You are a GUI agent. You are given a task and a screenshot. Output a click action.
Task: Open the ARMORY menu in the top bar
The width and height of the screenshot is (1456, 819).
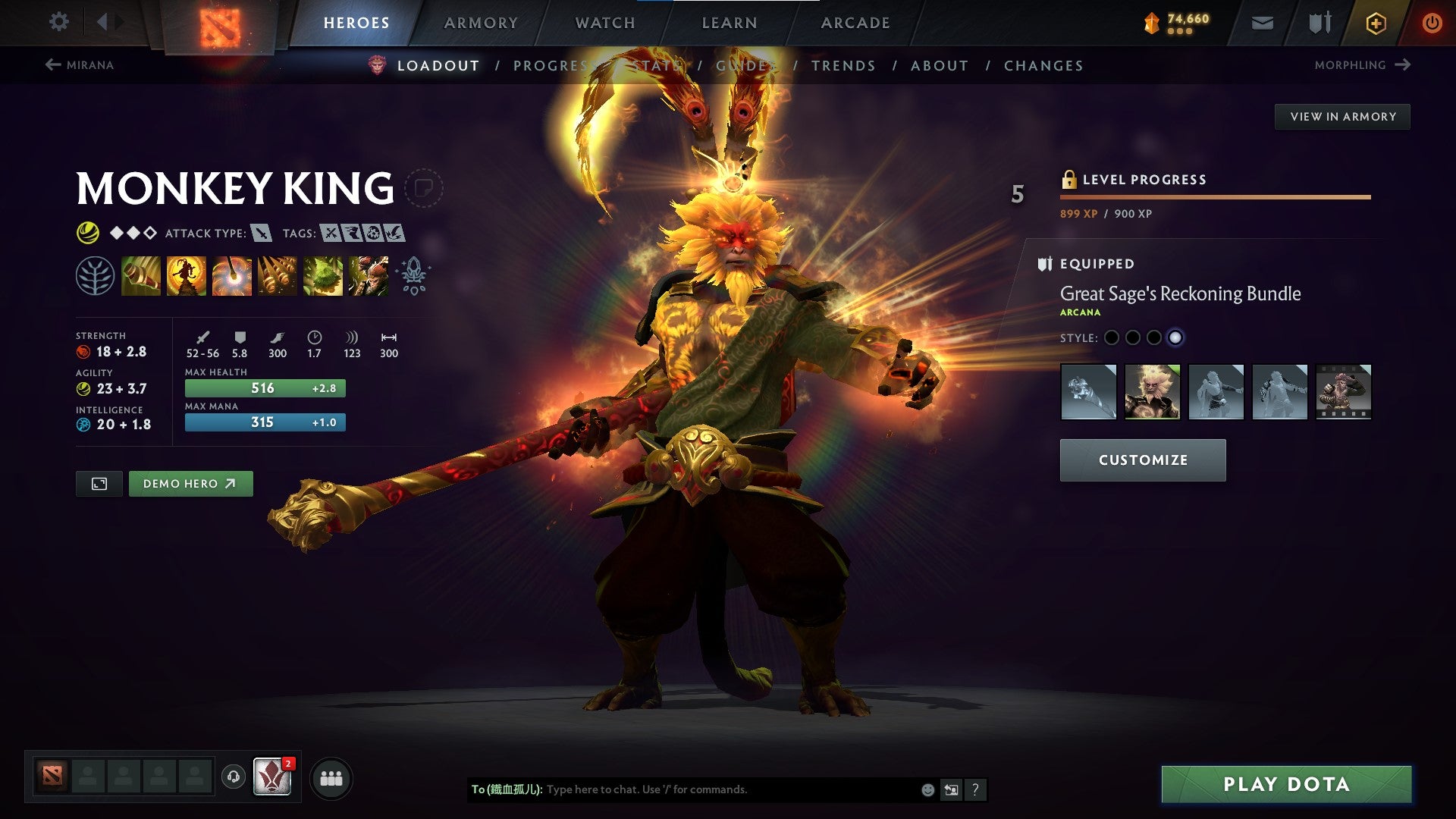(481, 22)
